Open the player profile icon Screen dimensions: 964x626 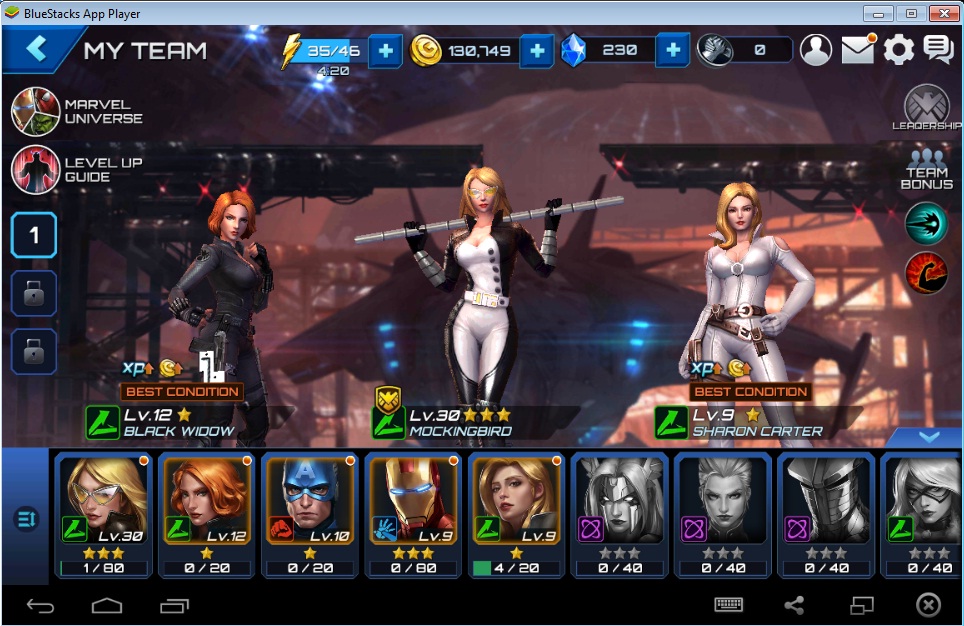[817, 50]
